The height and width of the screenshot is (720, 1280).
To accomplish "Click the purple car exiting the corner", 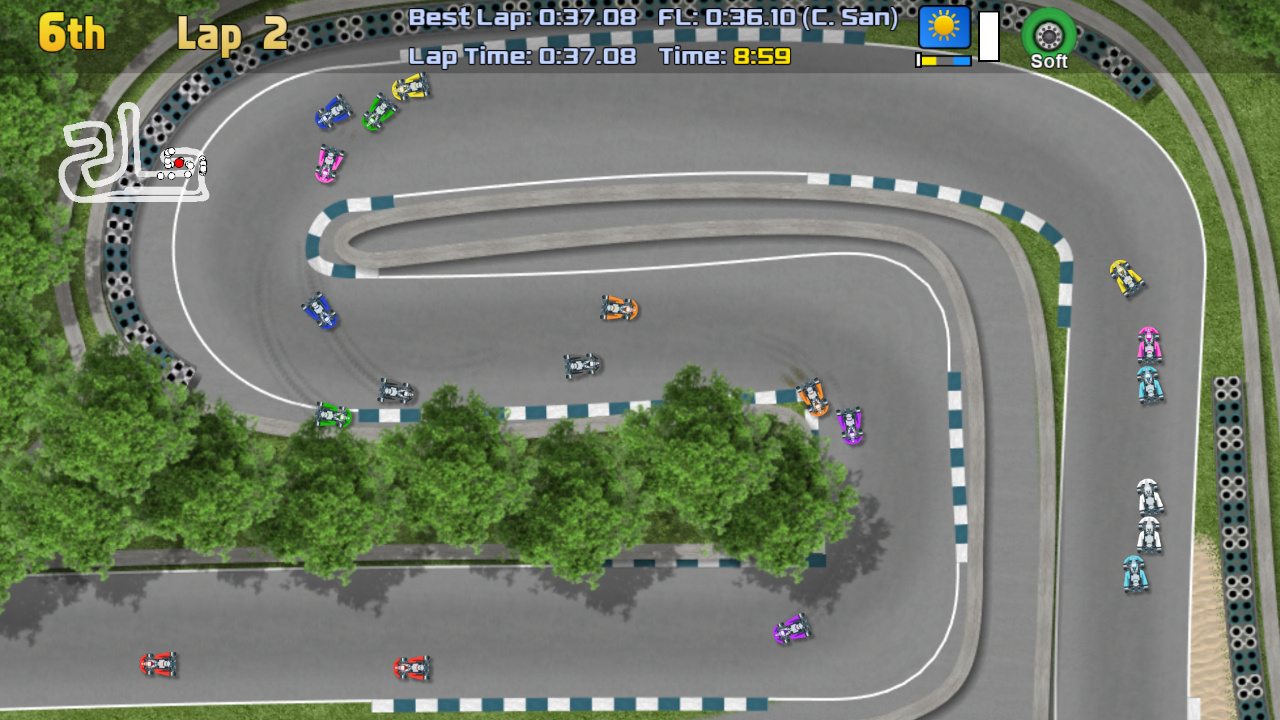I will [x=850, y=424].
